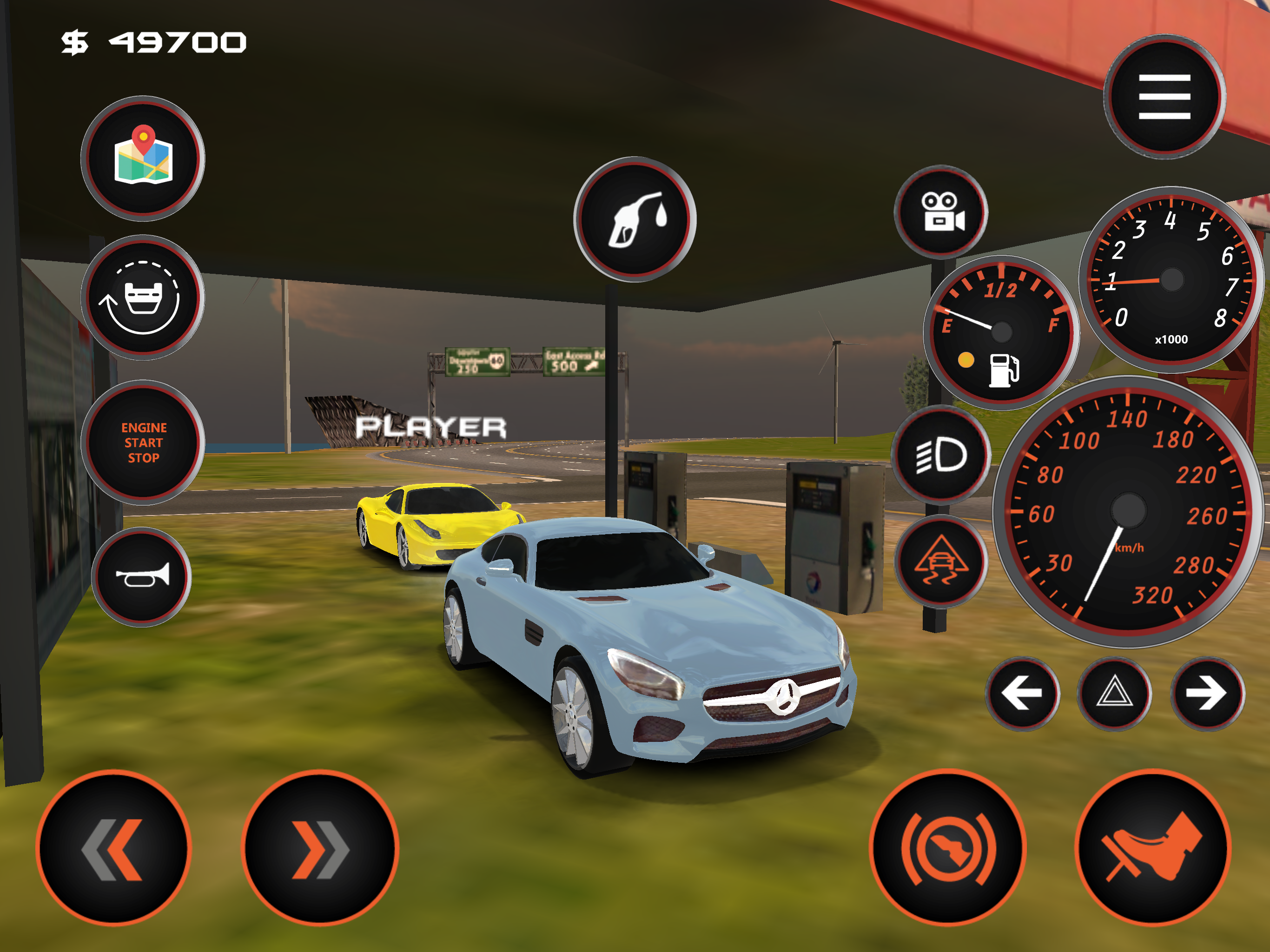This screenshot has height=952, width=1270.
Task: Toggle the Engine Start Stop button
Action: (x=143, y=442)
